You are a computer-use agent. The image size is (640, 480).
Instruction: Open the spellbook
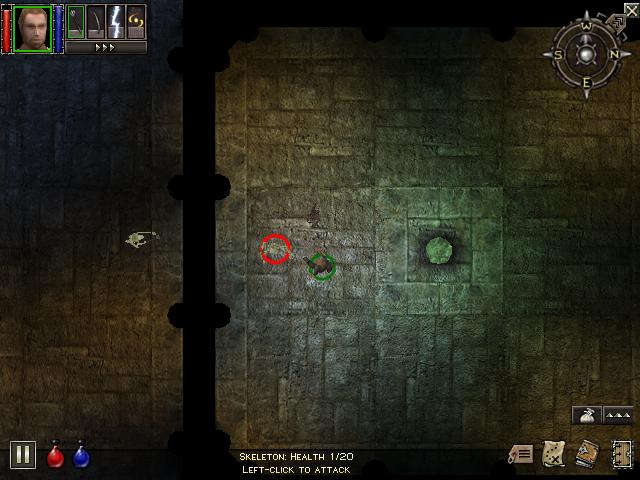tap(587, 455)
